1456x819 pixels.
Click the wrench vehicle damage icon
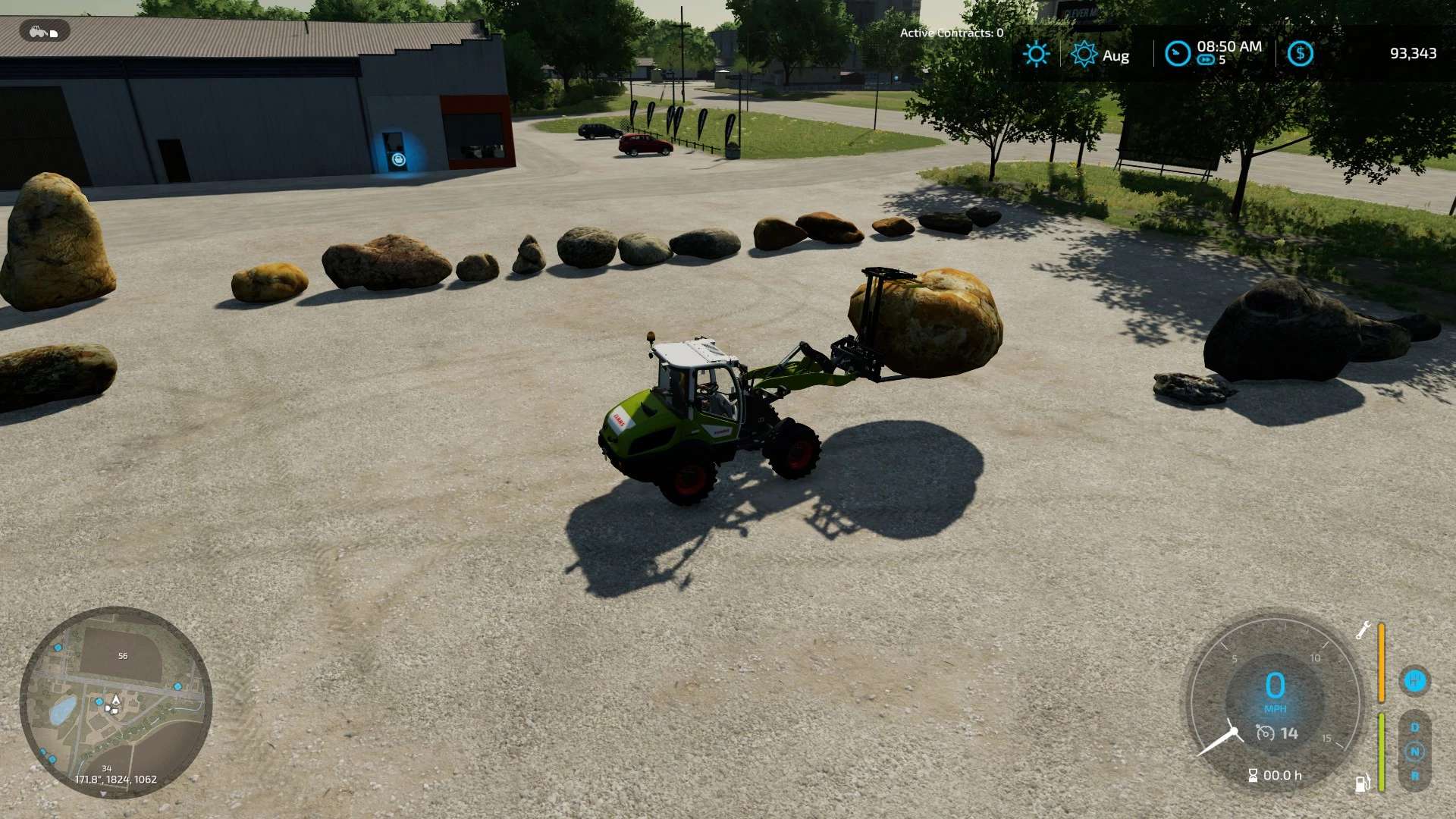click(1363, 630)
